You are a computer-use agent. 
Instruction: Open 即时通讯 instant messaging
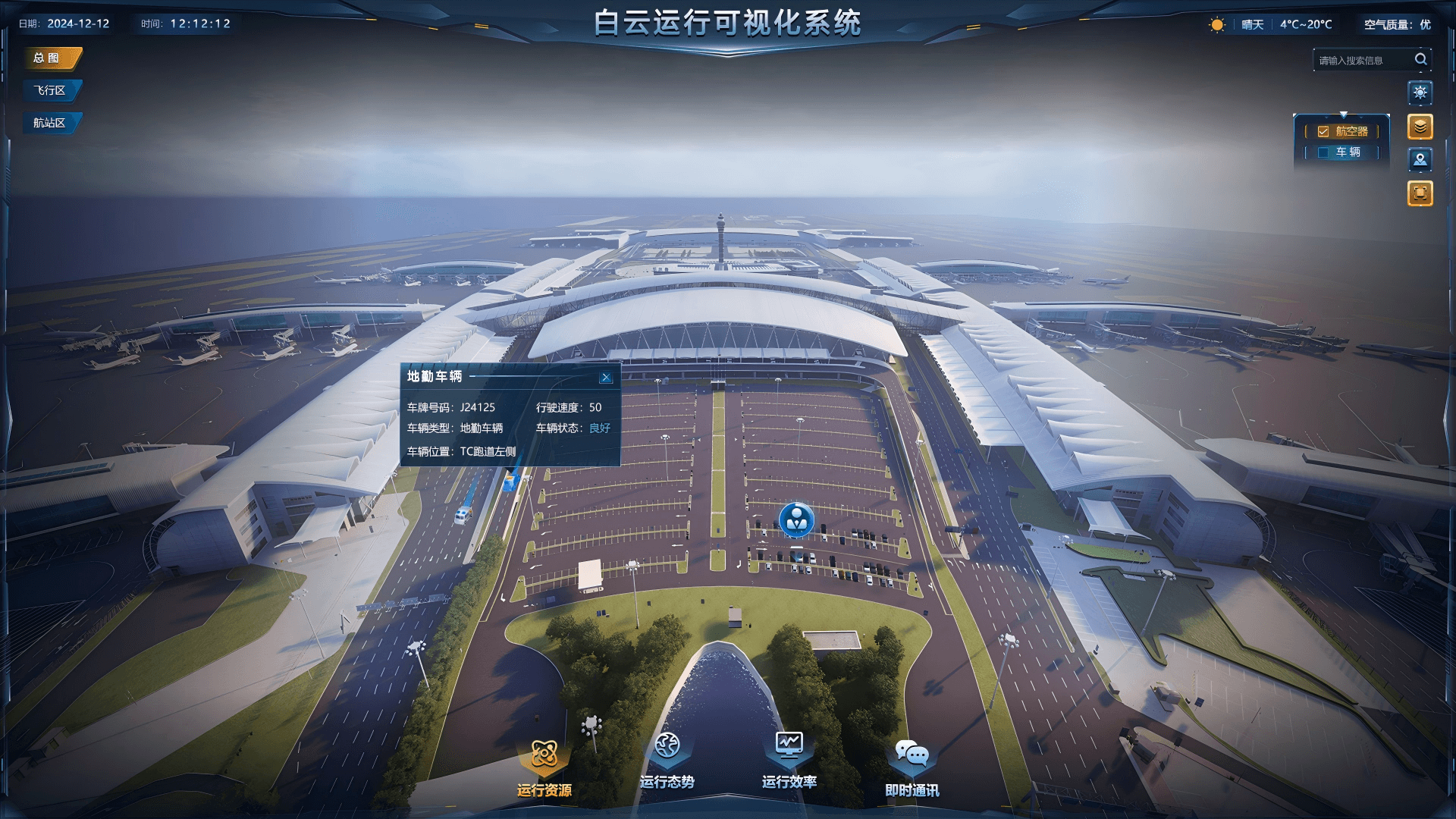coord(912,767)
